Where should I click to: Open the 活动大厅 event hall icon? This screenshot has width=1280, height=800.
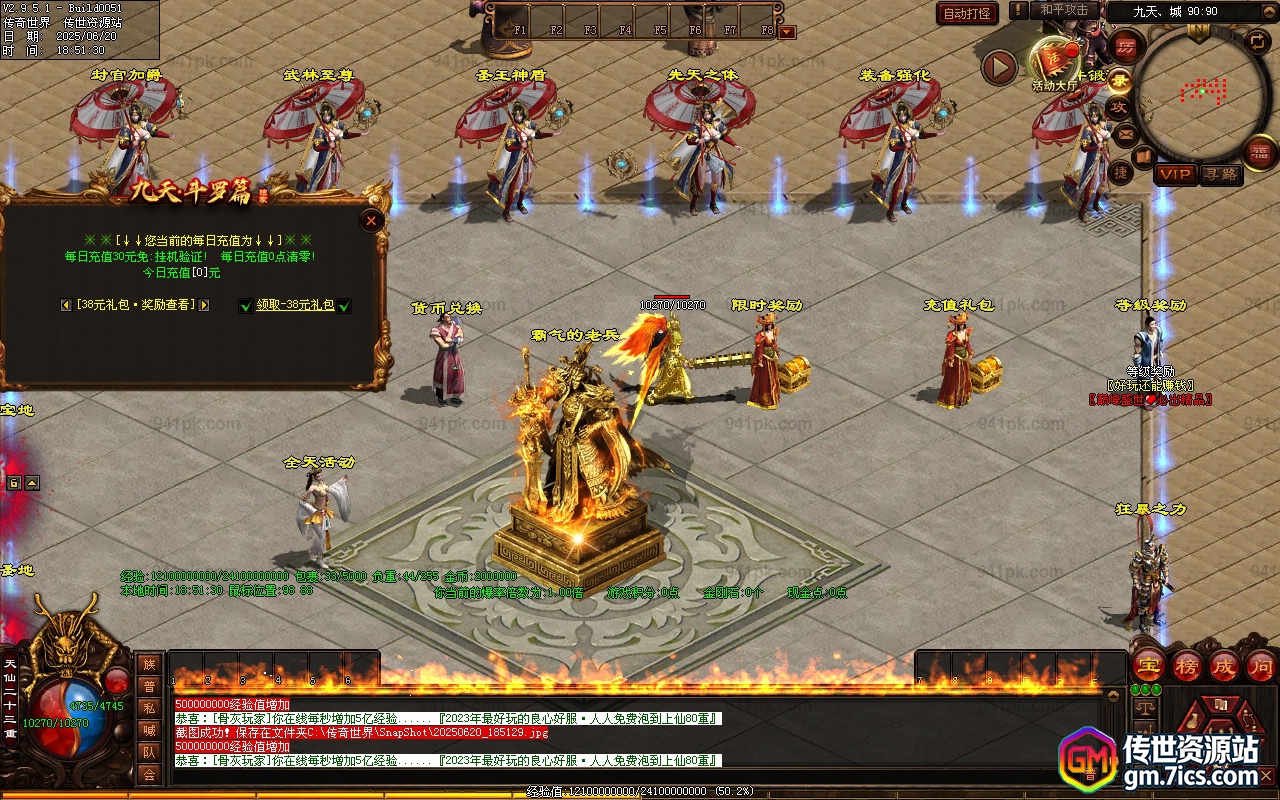pos(1055,65)
